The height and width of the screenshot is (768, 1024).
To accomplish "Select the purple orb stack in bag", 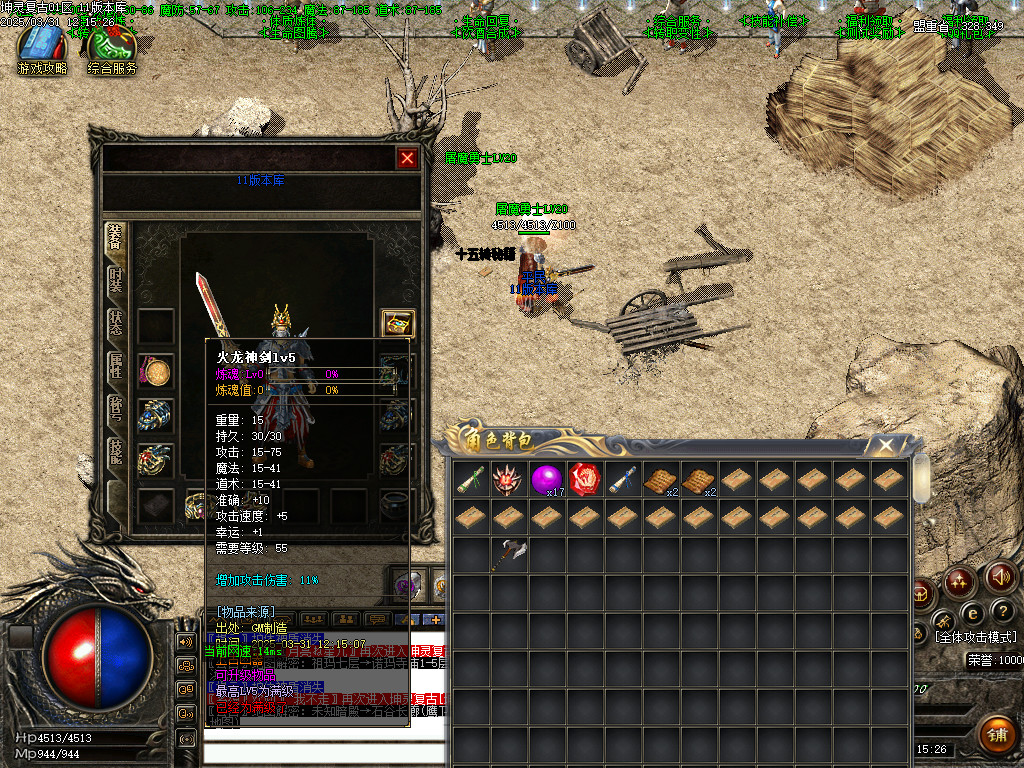I will (546, 480).
